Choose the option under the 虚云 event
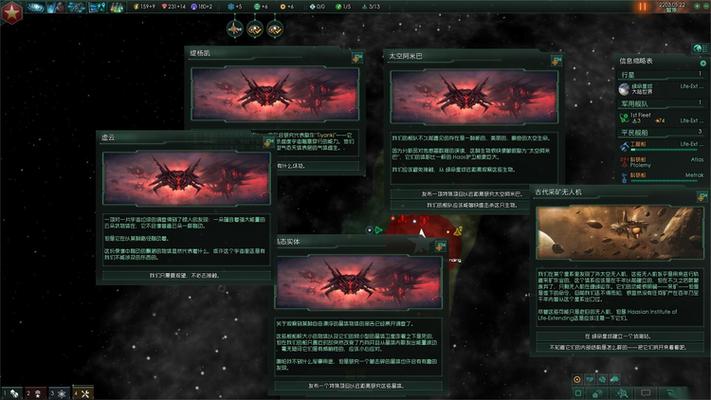Viewport: 711px width, 400px height. point(183,273)
